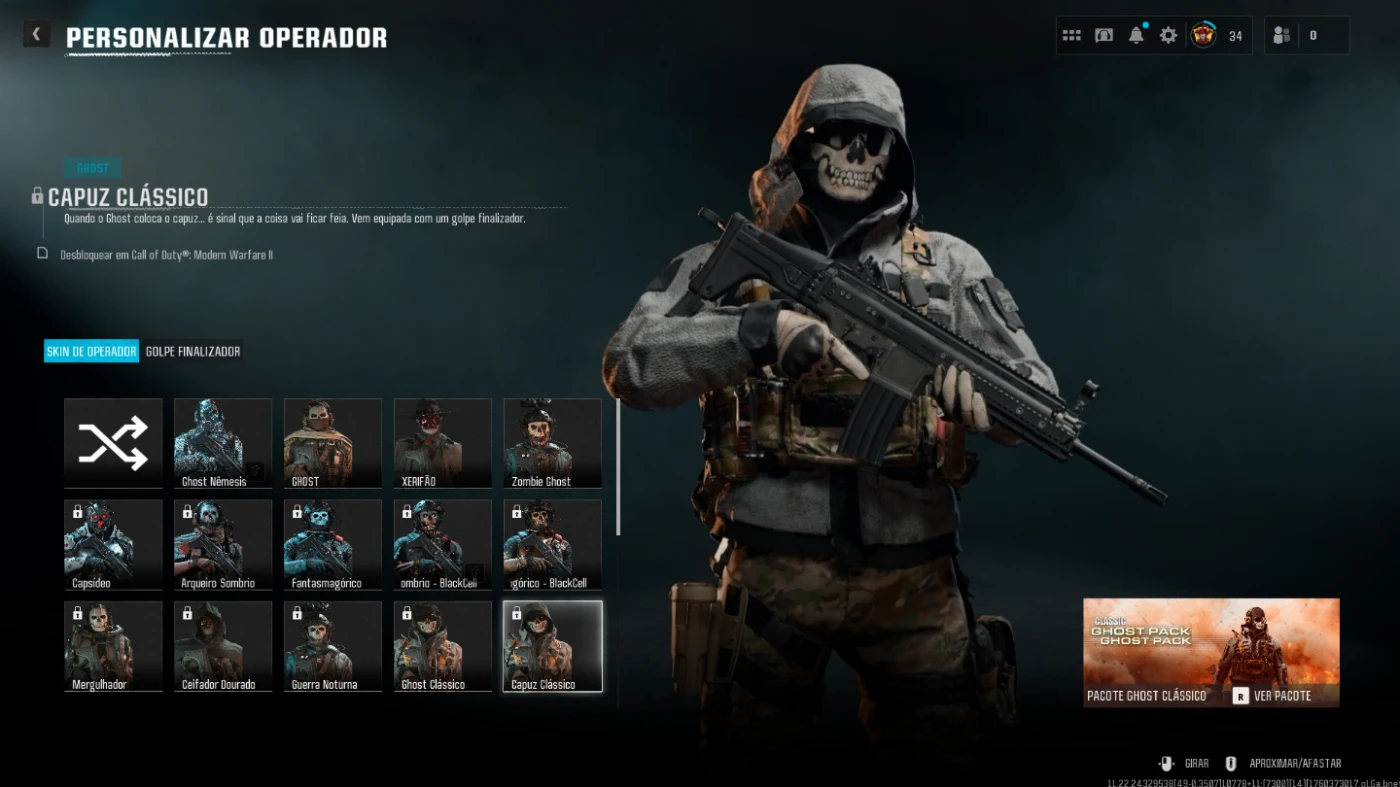Go back using the top-left arrow
The image size is (1400, 787).
coord(36,35)
